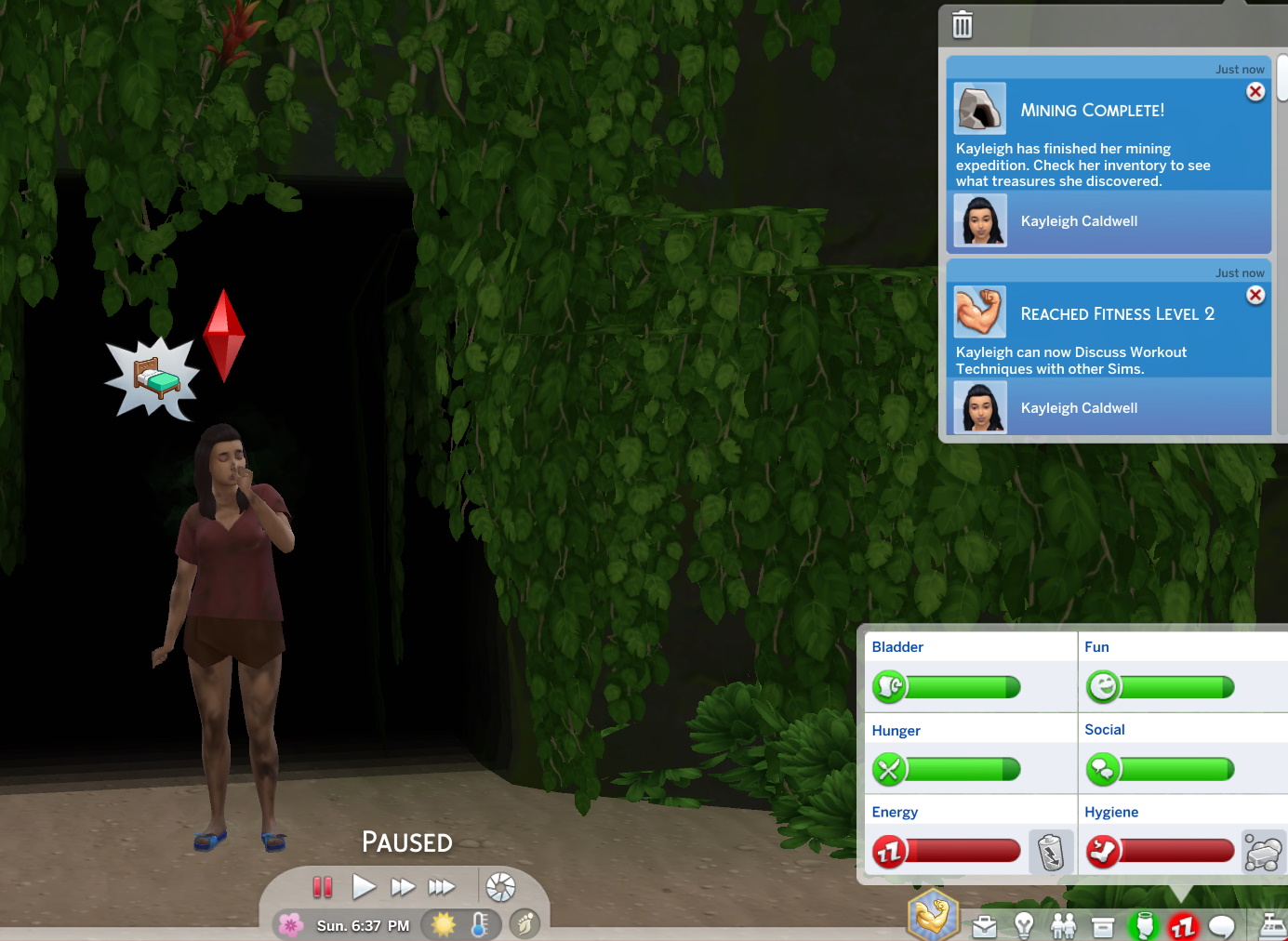Open the camera shutter controls
This screenshot has width=1288, height=941.
click(500, 887)
